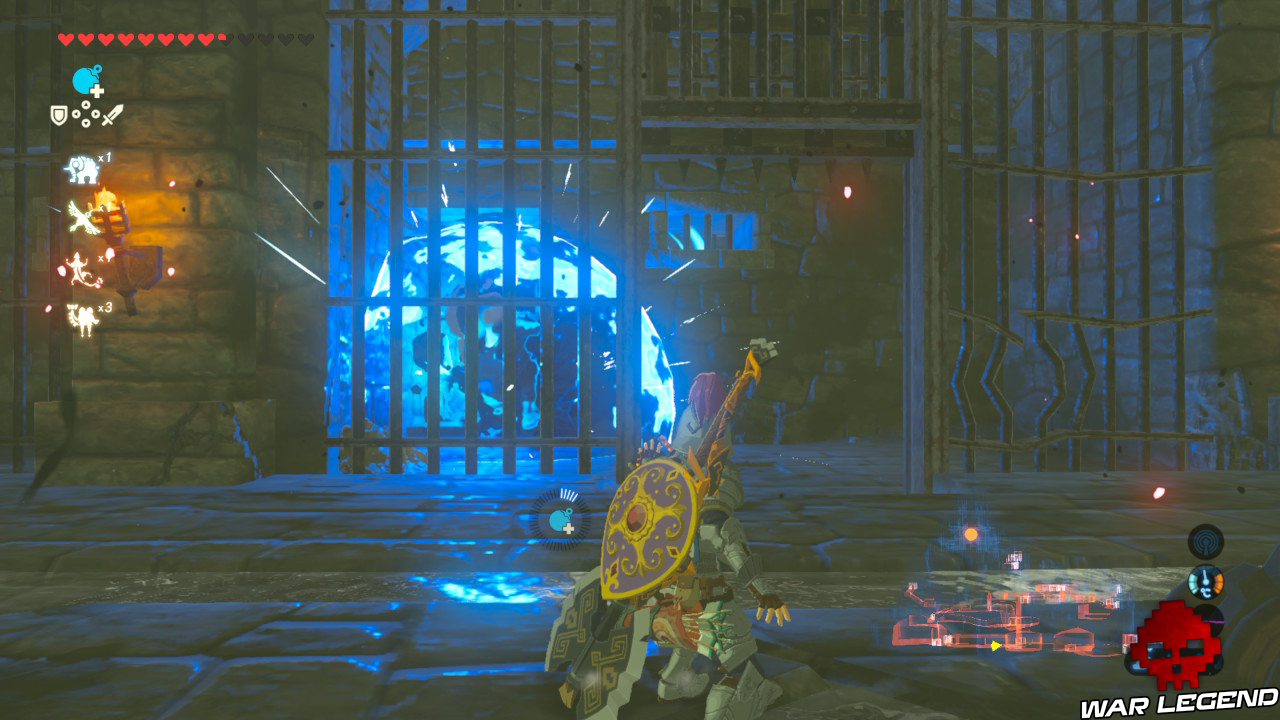Click the shield durability icon
The width and height of the screenshot is (1280, 720).
click(x=59, y=114)
